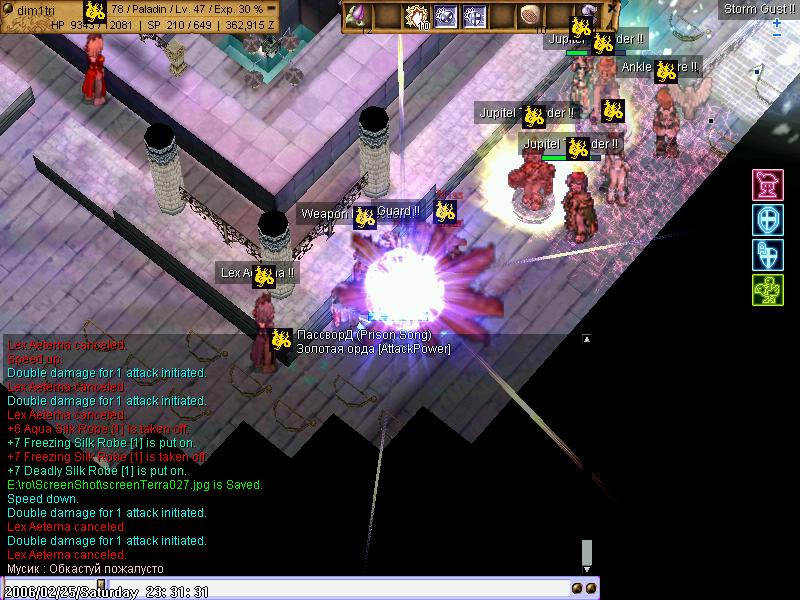
Task: Use the purple grape item in hotbar
Action: [x=357, y=16]
